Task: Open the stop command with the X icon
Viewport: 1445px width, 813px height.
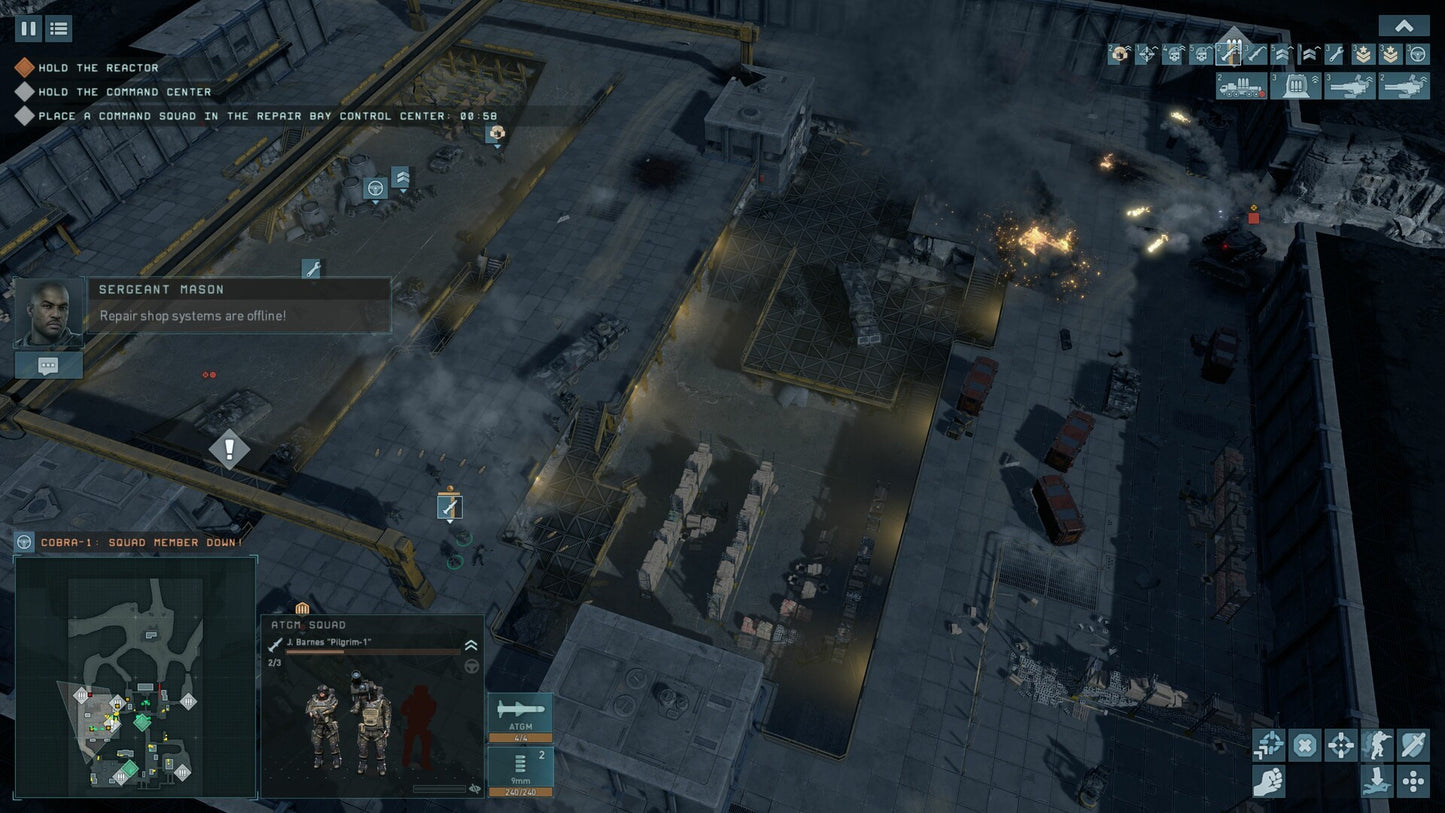Action: (x=1304, y=744)
